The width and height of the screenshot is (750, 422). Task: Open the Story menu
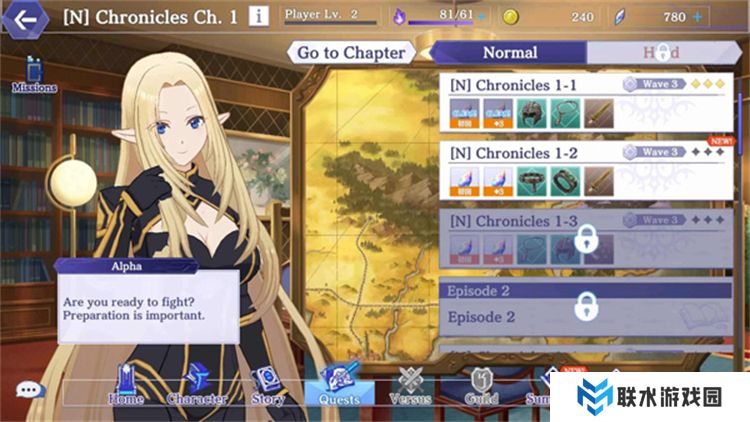click(x=267, y=385)
